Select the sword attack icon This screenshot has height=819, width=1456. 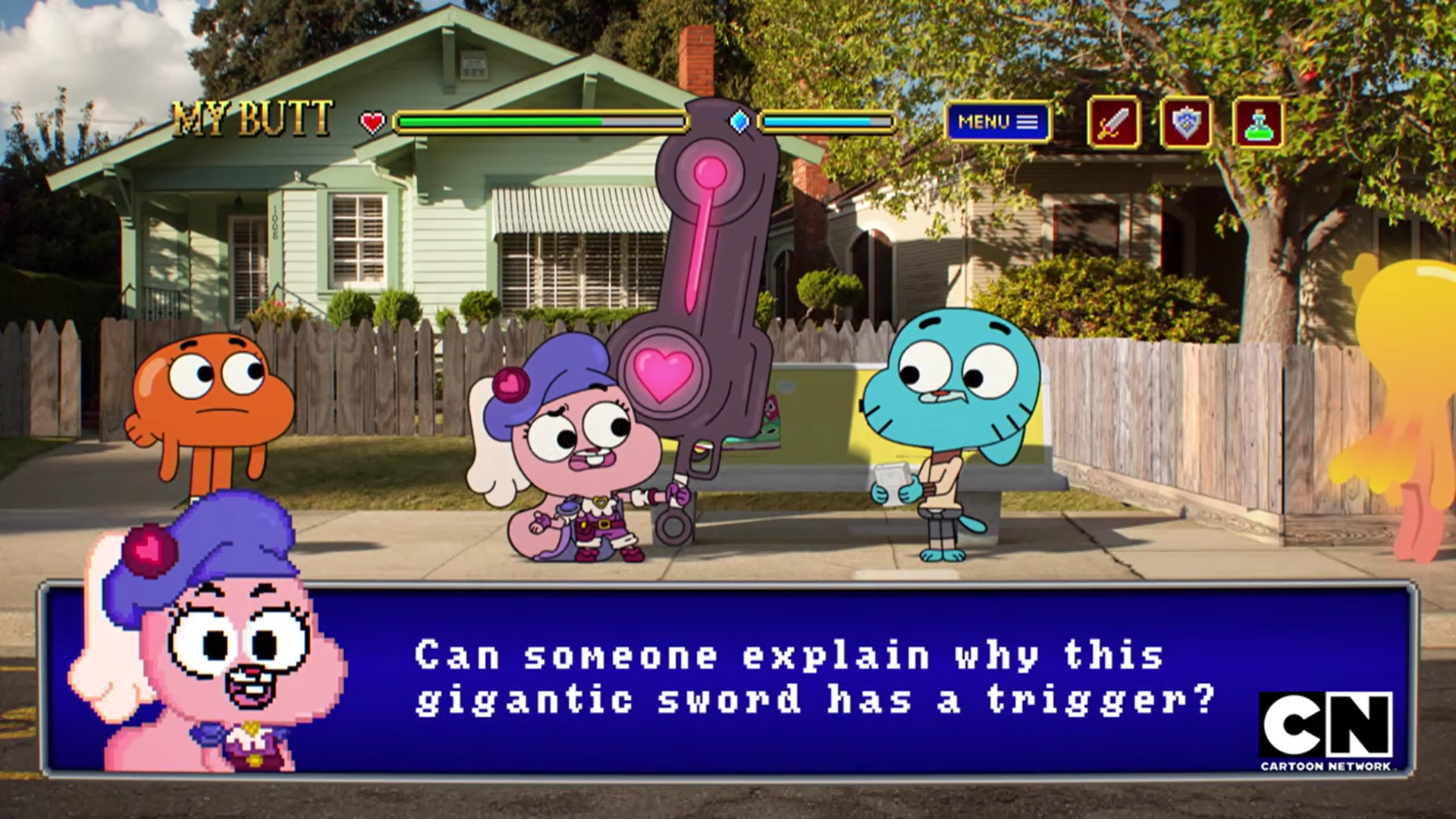pyautogui.click(x=1112, y=122)
